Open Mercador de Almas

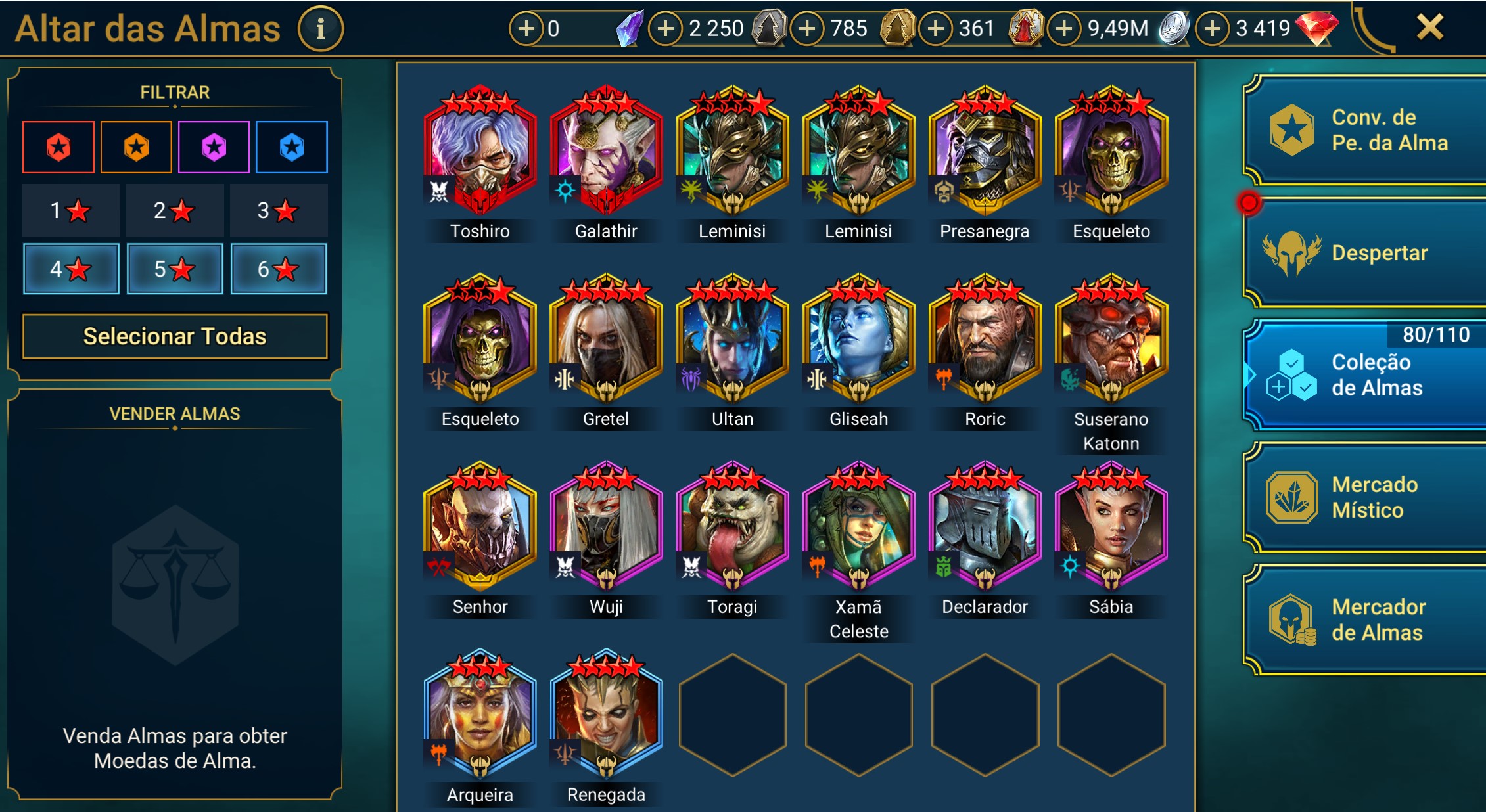point(1364,620)
